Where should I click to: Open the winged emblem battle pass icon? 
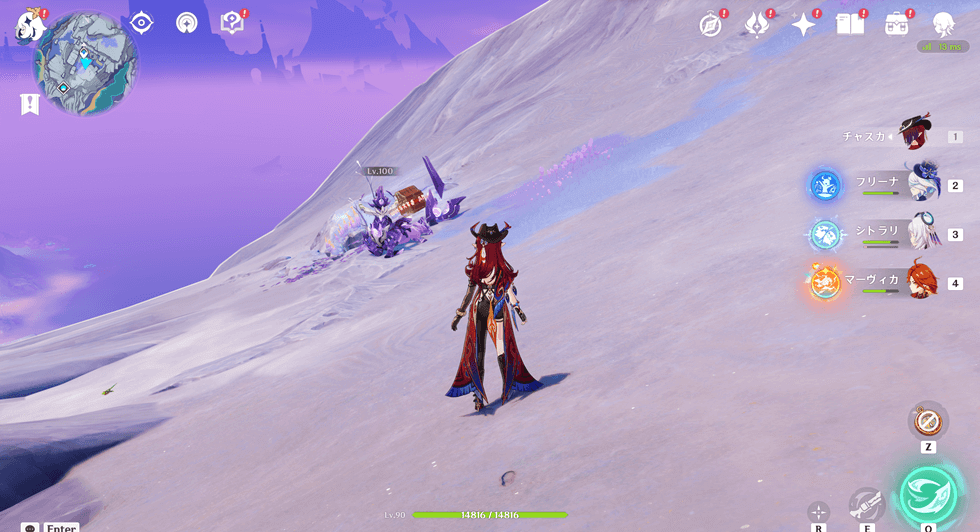pos(757,25)
